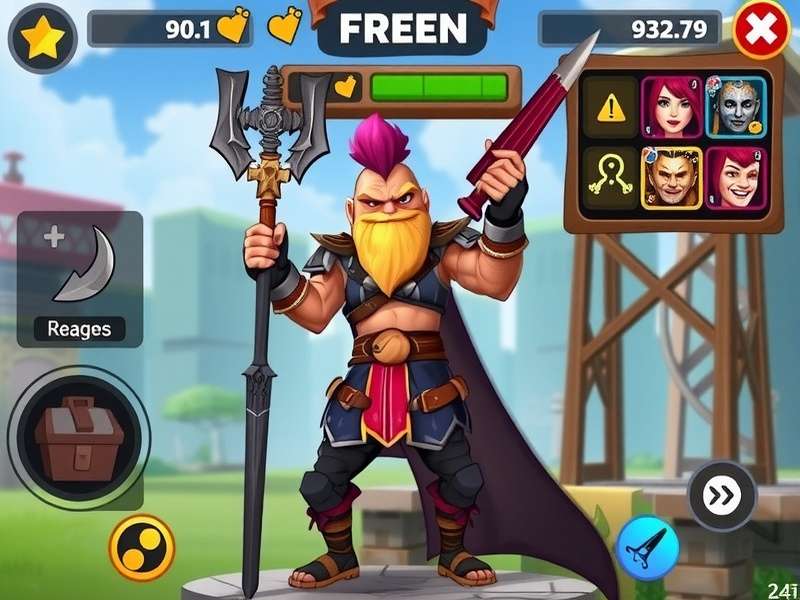
Task: Select the gold-framed scowling man portrait
Action: (671, 177)
